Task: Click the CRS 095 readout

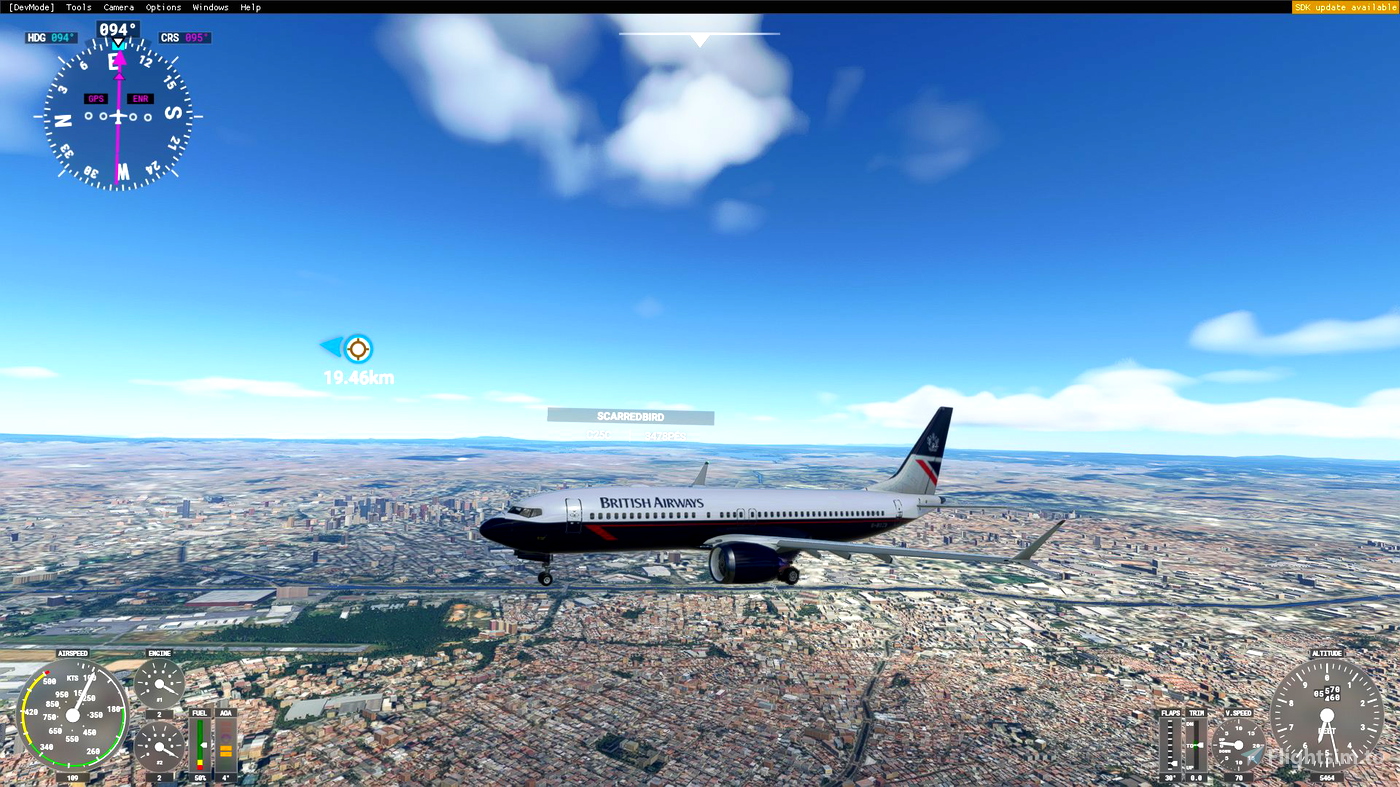Action: click(183, 36)
